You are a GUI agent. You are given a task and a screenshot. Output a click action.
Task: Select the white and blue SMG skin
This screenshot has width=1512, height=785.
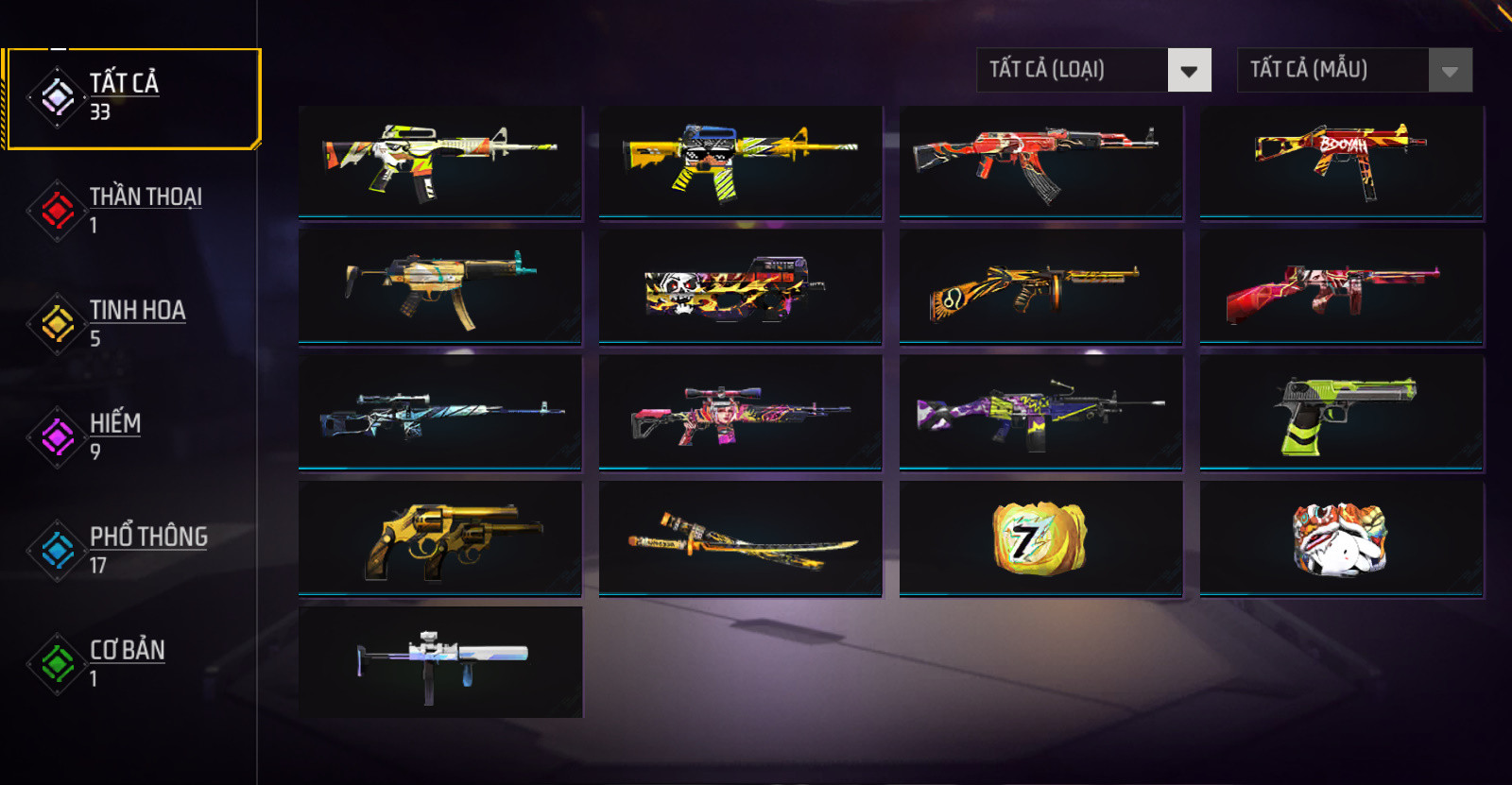(440, 662)
